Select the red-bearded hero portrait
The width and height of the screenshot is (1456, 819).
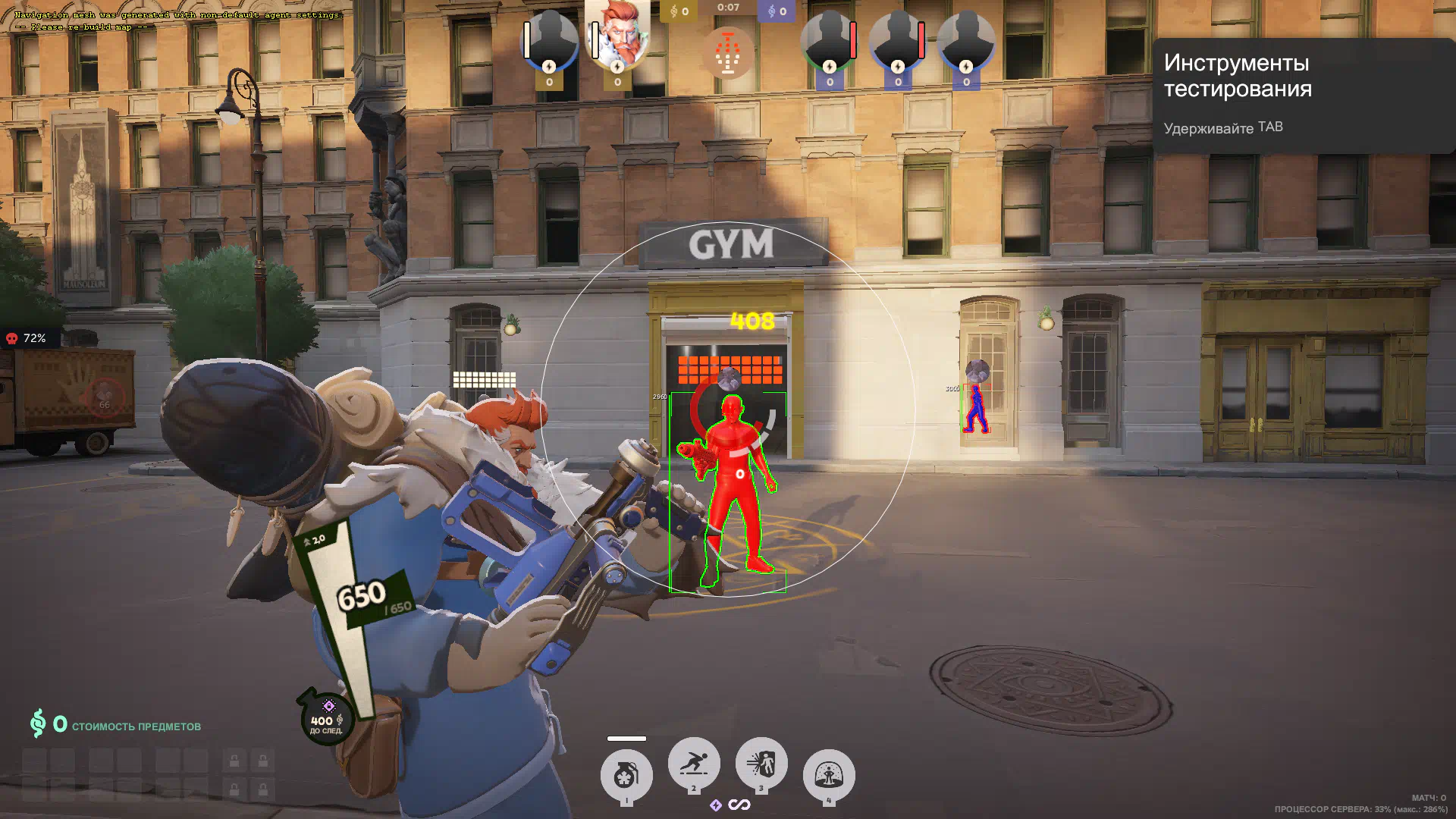click(x=618, y=36)
